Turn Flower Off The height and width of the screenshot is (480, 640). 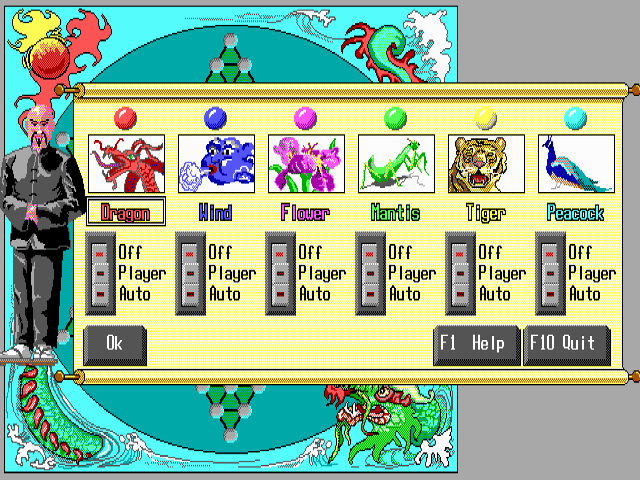(x=280, y=253)
